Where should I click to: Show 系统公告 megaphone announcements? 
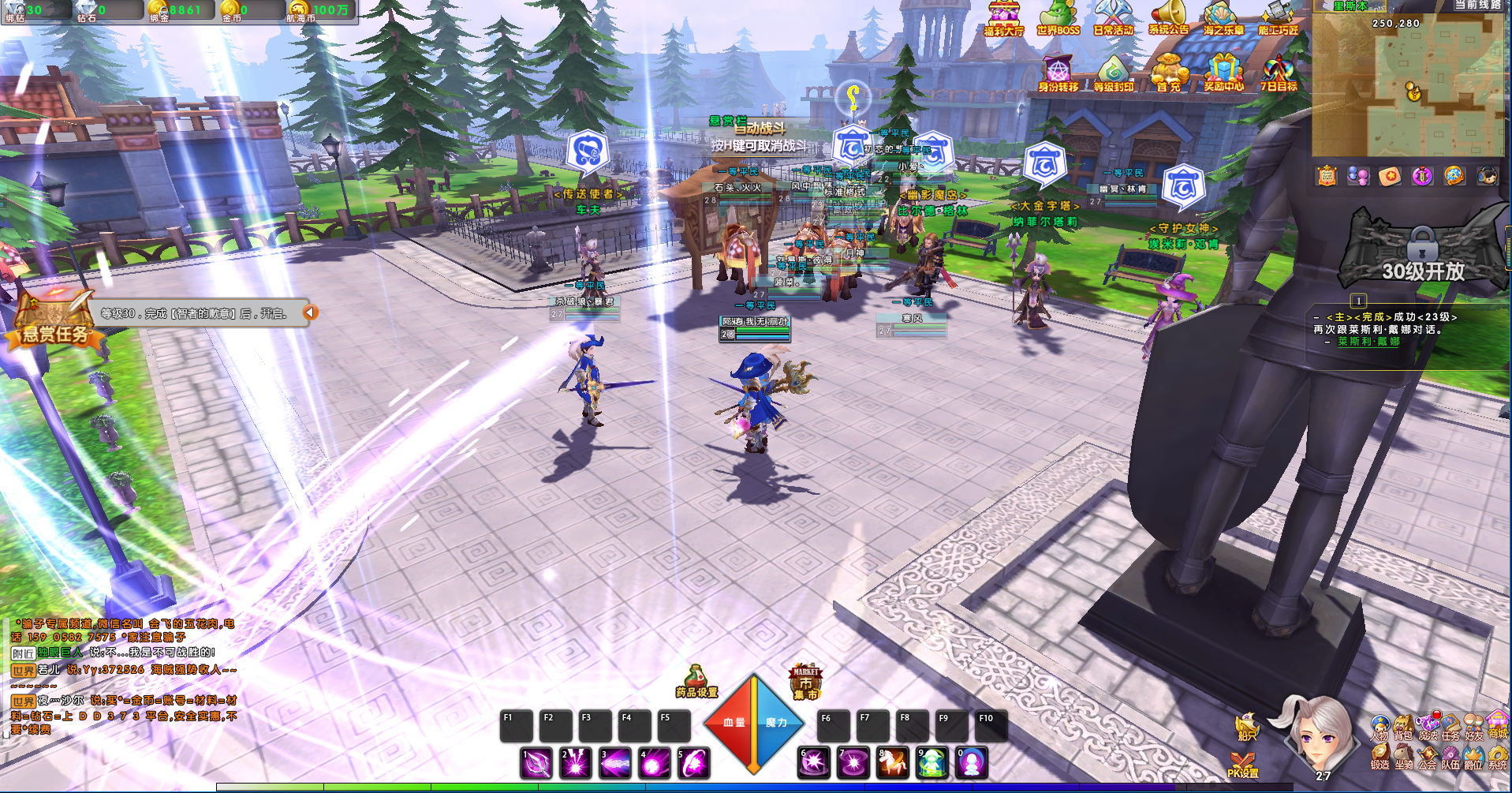click(x=1168, y=18)
